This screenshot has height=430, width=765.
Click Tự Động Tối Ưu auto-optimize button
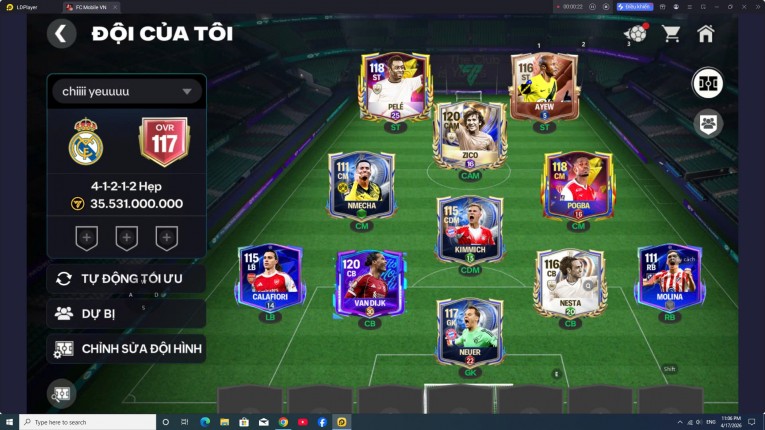(126, 278)
